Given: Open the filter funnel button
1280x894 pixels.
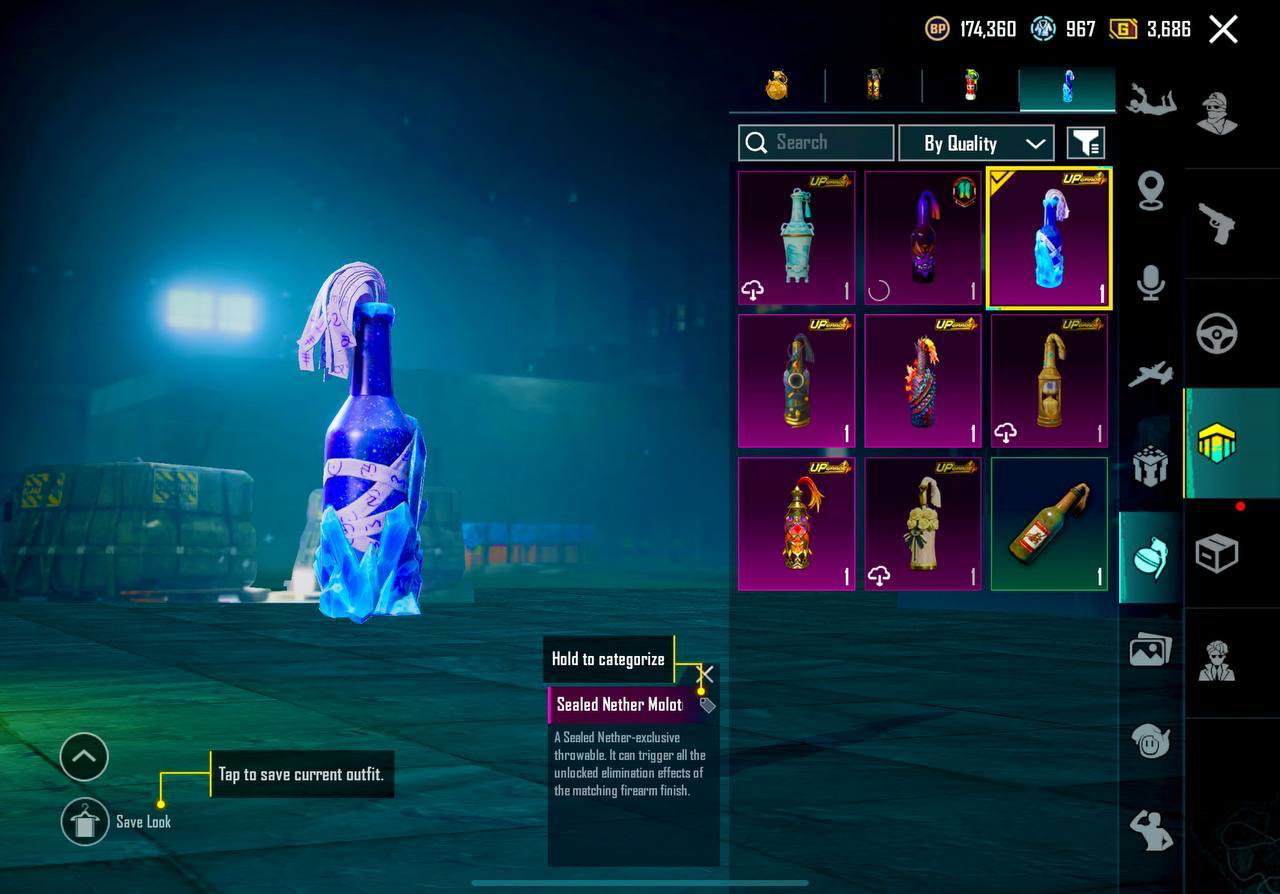Looking at the screenshot, I should [1085, 143].
